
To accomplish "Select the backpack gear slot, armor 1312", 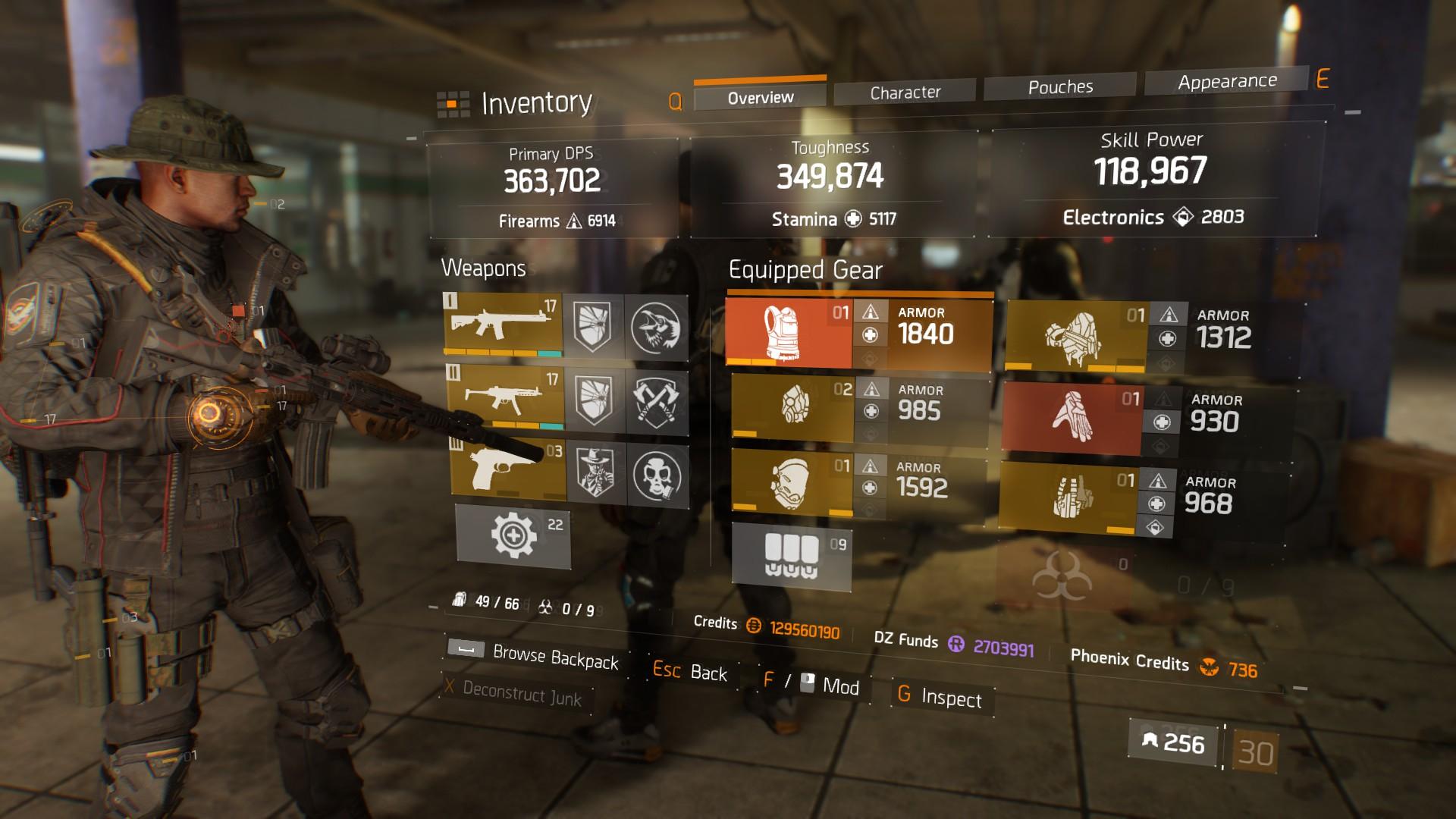I will (1075, 337).
